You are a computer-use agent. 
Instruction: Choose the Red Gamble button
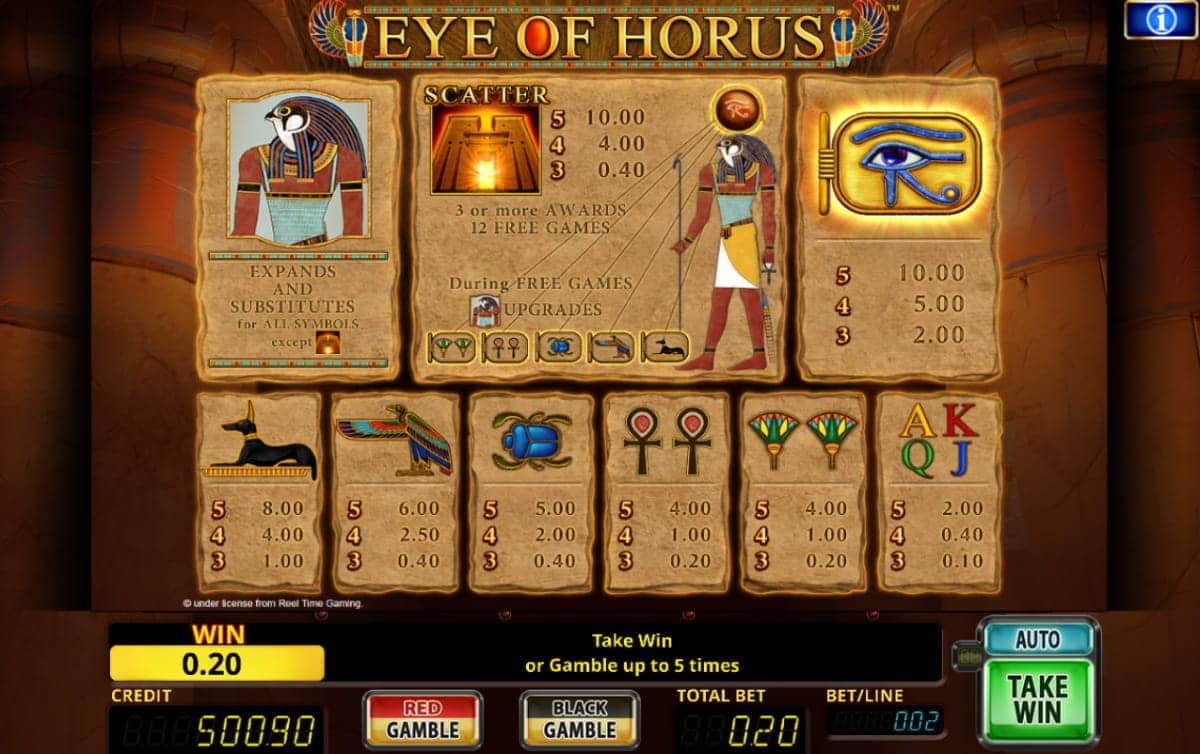[x=422, y=719]
